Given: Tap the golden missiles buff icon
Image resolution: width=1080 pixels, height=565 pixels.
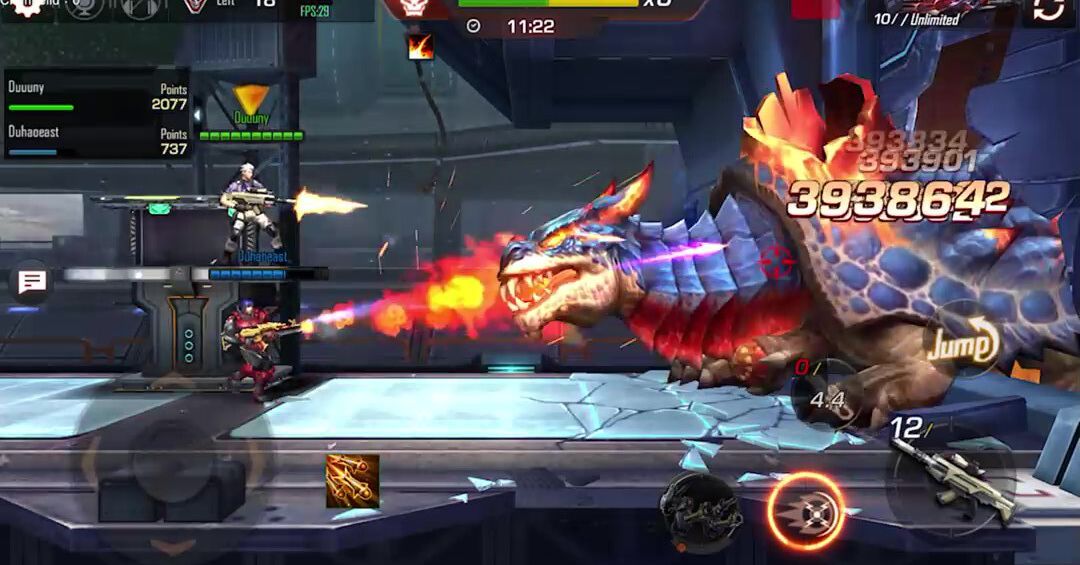Looking at the screenshot, I should click(x=352, y=480).
